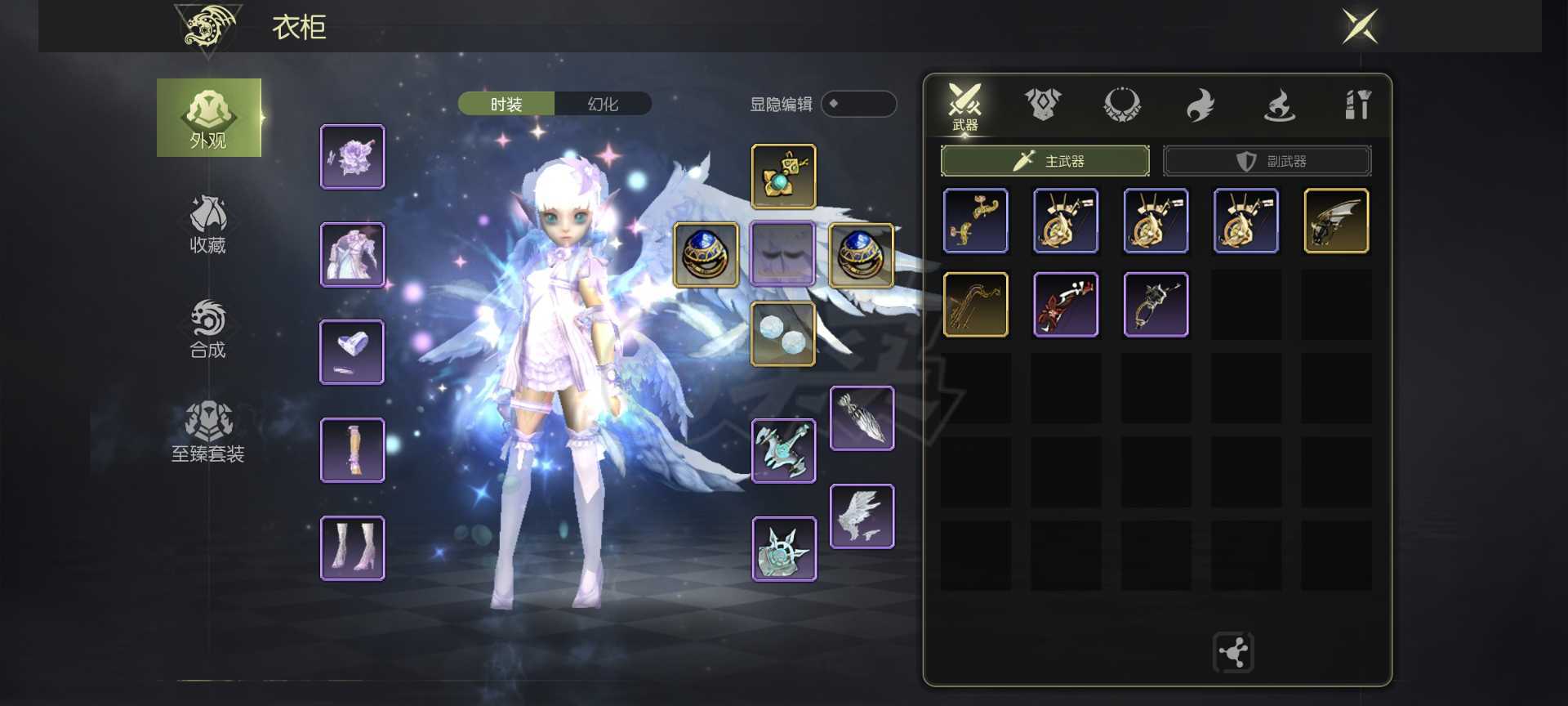Image resolution: width=1568 pixels, height=706 pixels.
Task: Choose the necklace accessory category icon
Action: (1121, 105)
